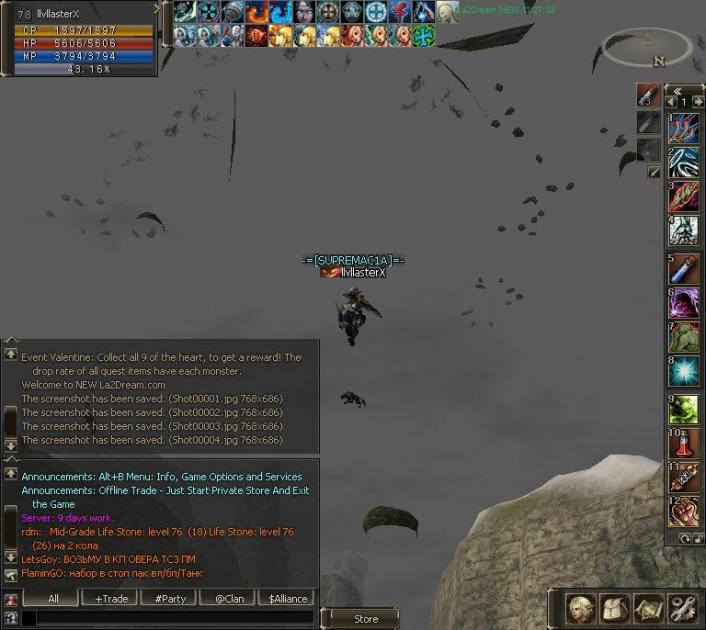Image resolution: width=706 pixels, height=630 pixels.
Task: Use the blue potion vial in slot 5
Action: coord(685,268)
